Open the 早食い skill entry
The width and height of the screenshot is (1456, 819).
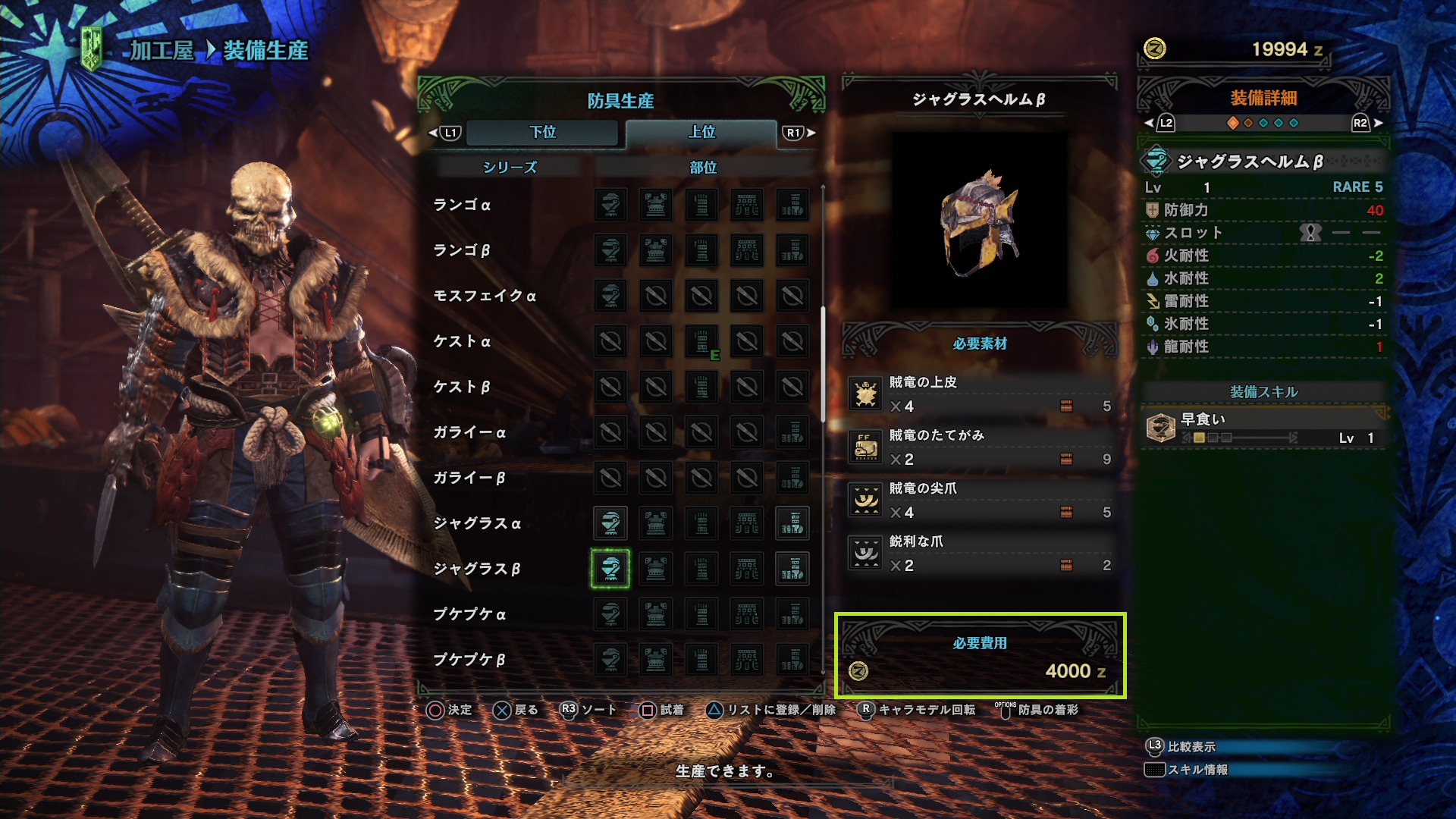tap(1263, 428)
